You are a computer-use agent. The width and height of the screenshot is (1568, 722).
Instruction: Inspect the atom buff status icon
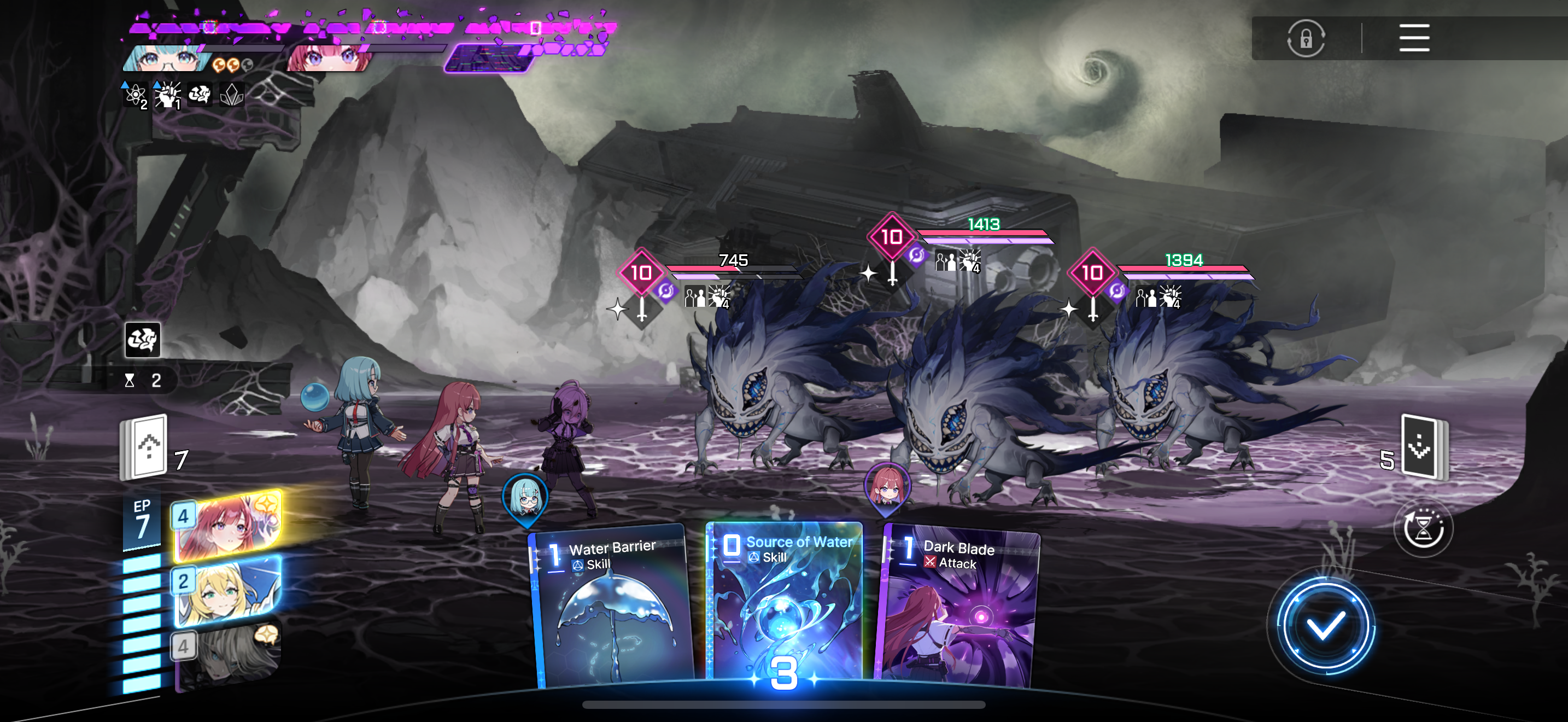[x=134, y=95]
